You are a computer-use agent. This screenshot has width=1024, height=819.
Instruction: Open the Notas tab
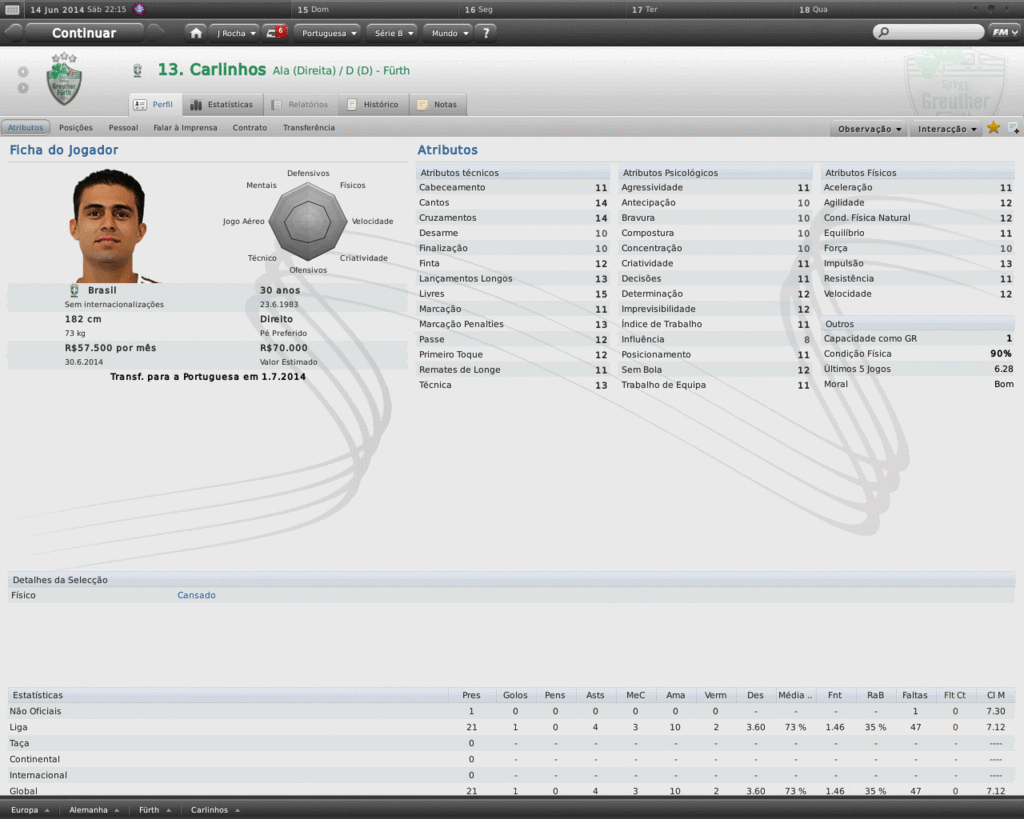point(438,104)
